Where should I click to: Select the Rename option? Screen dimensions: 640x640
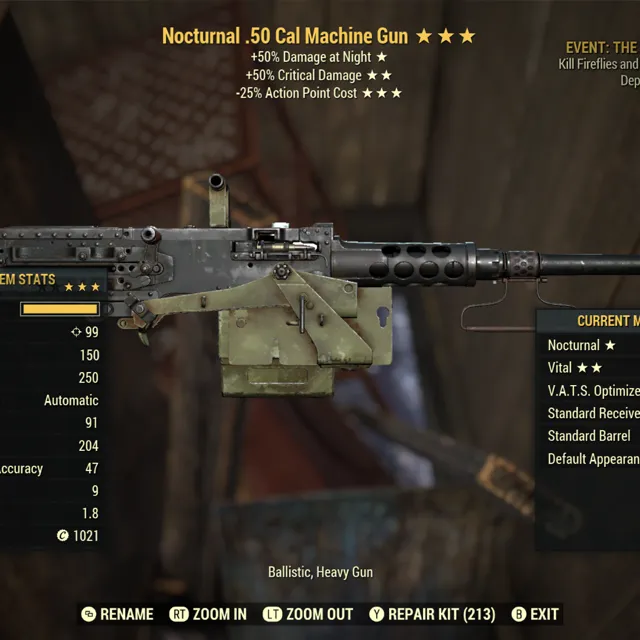[118, 614]
